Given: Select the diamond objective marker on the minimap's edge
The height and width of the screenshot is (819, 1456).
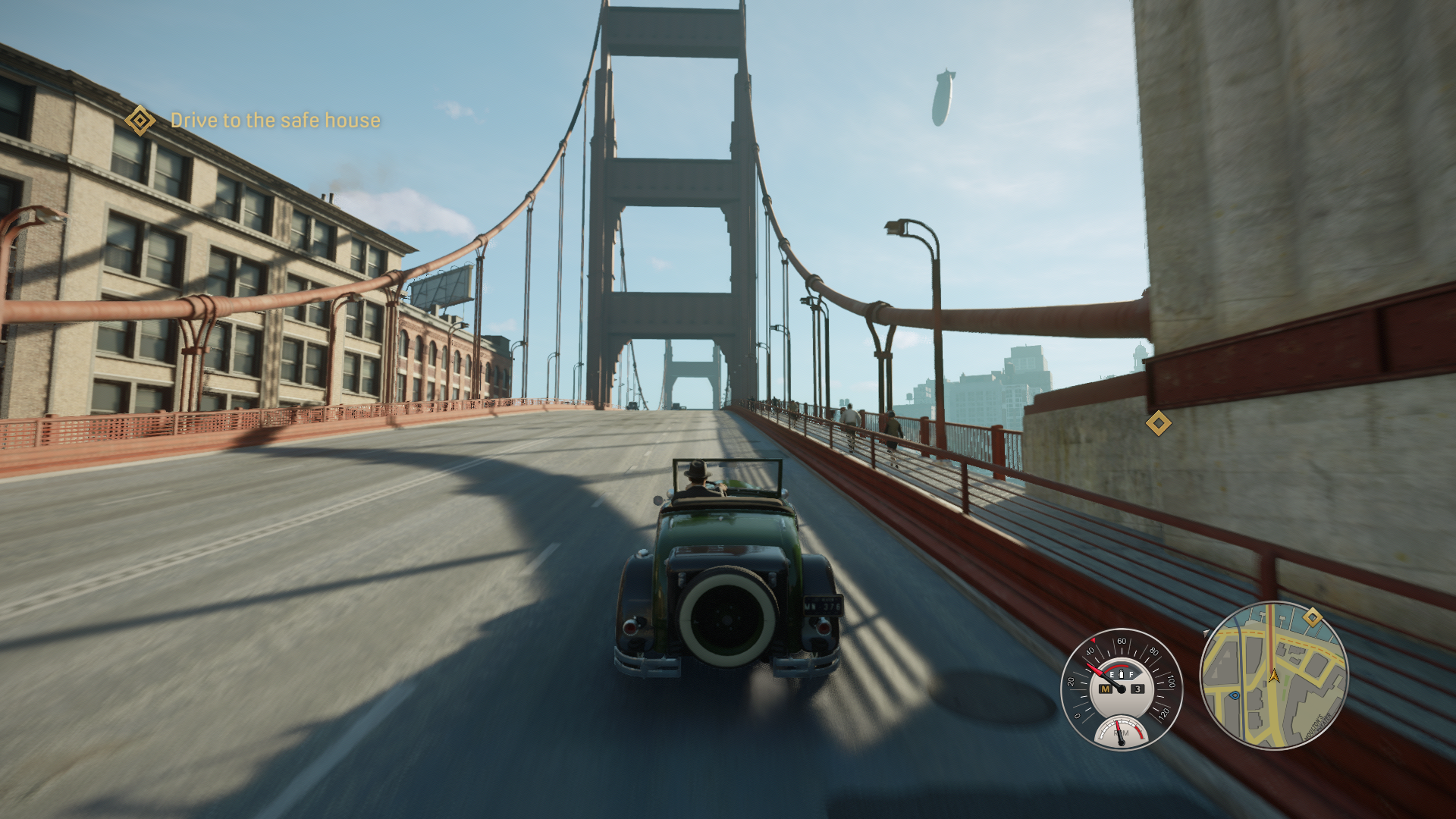Looking at the screenshot, I should coord(1313,617).
